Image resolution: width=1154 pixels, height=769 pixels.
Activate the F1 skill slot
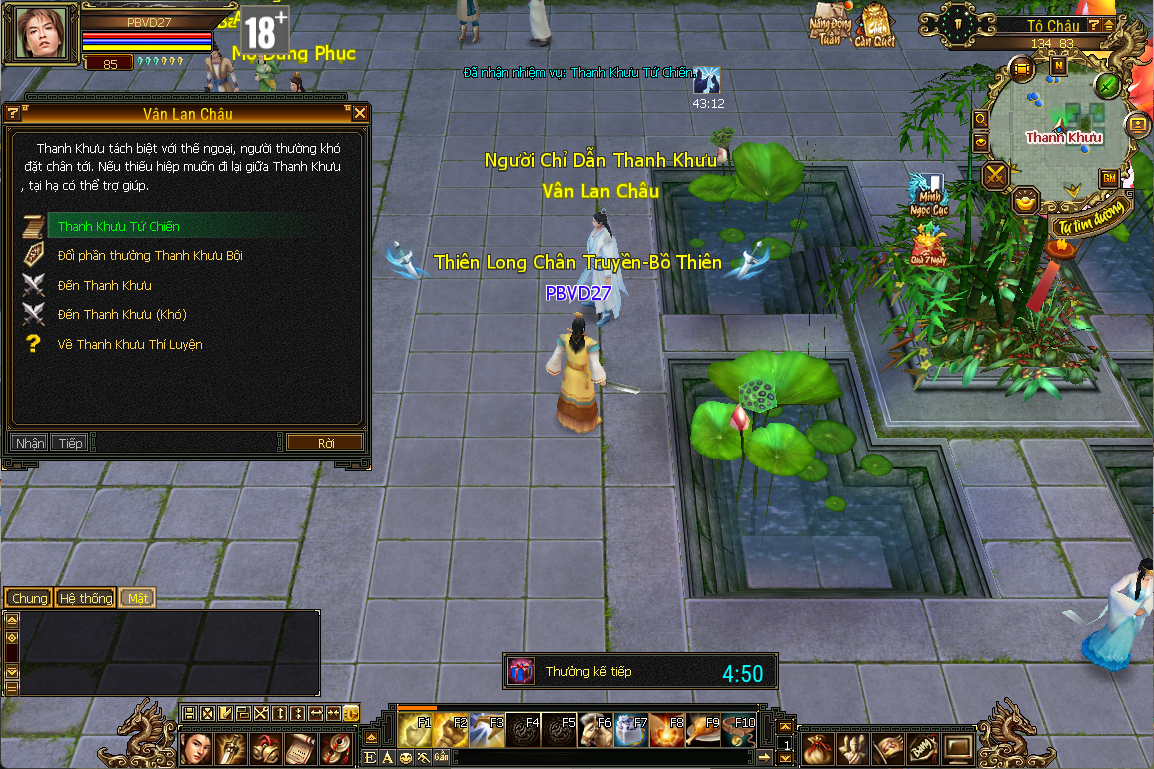point(415,729)
